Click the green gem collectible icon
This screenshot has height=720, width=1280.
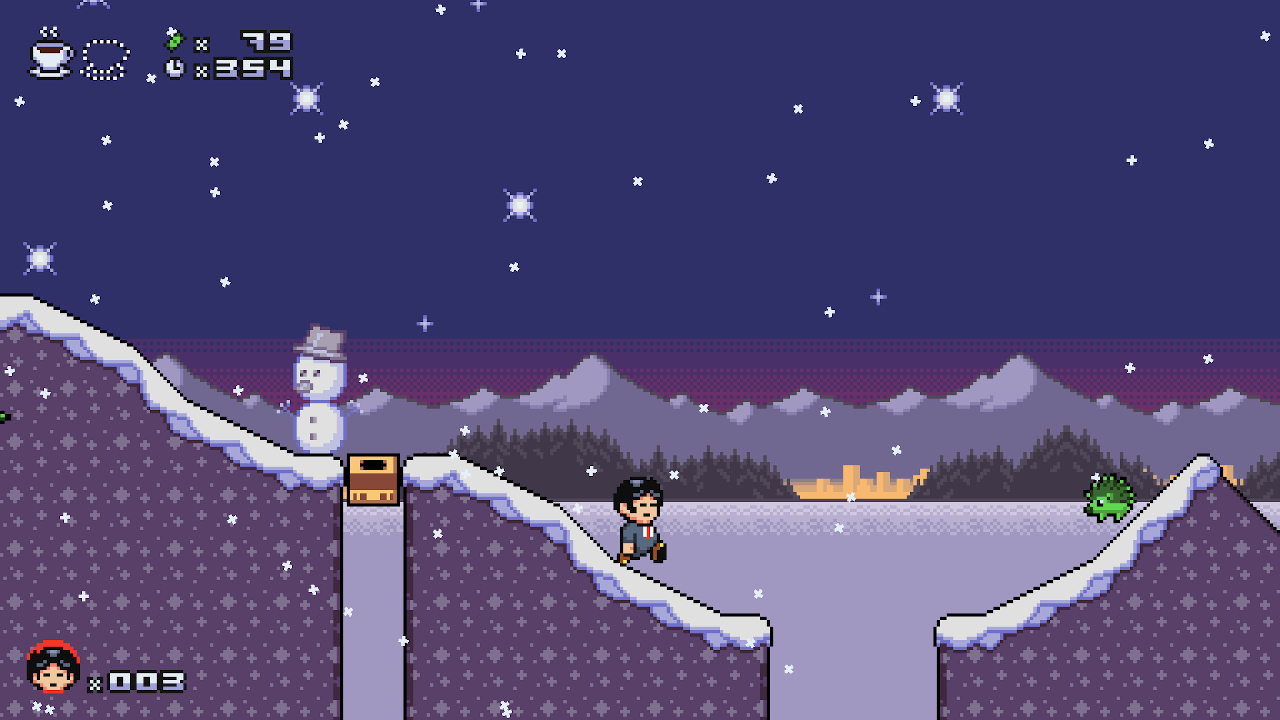click(x=176, y=41)
